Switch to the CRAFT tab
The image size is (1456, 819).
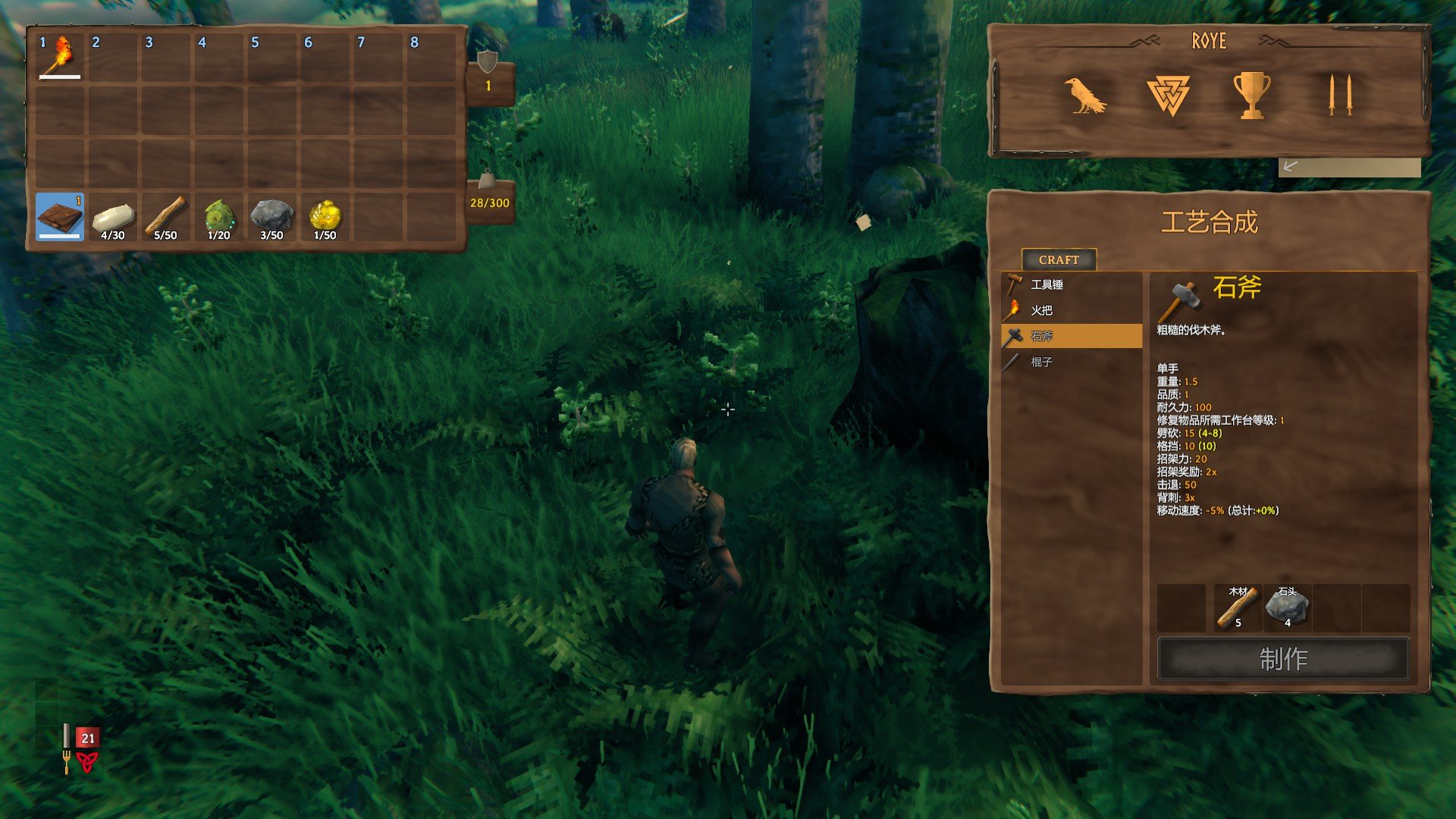coord(1059,259)
